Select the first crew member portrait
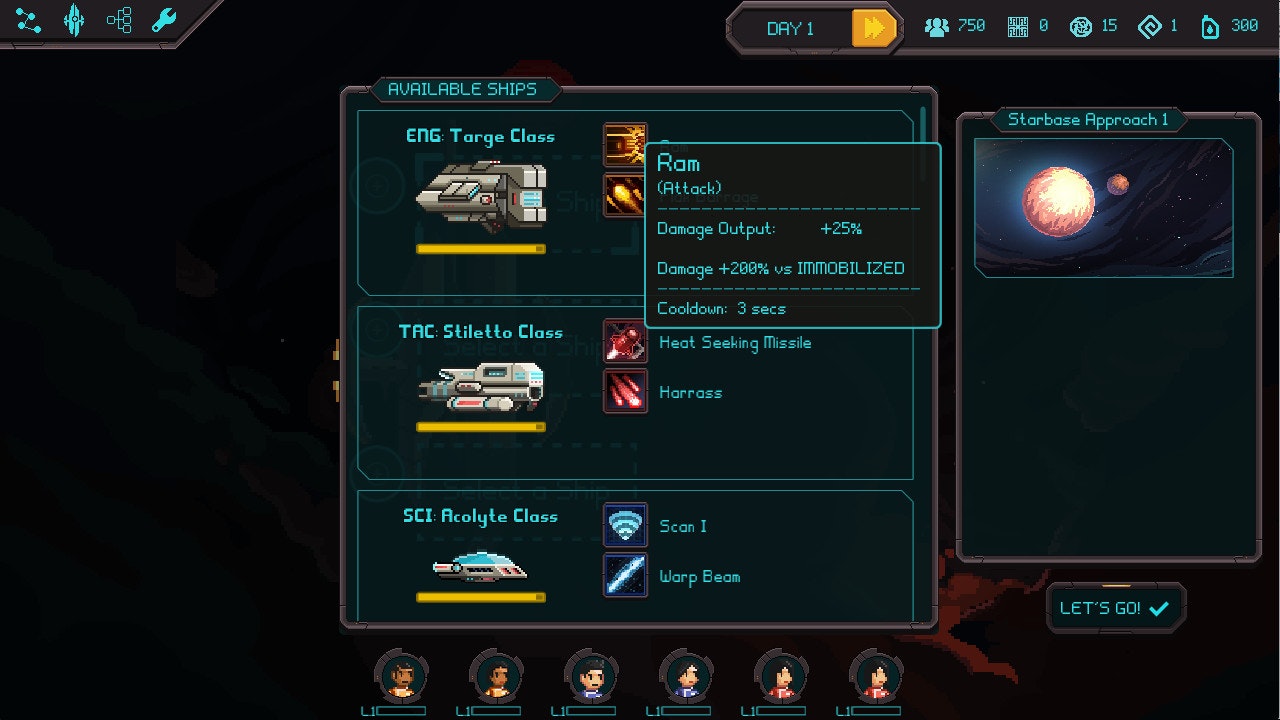 point(400,677)
